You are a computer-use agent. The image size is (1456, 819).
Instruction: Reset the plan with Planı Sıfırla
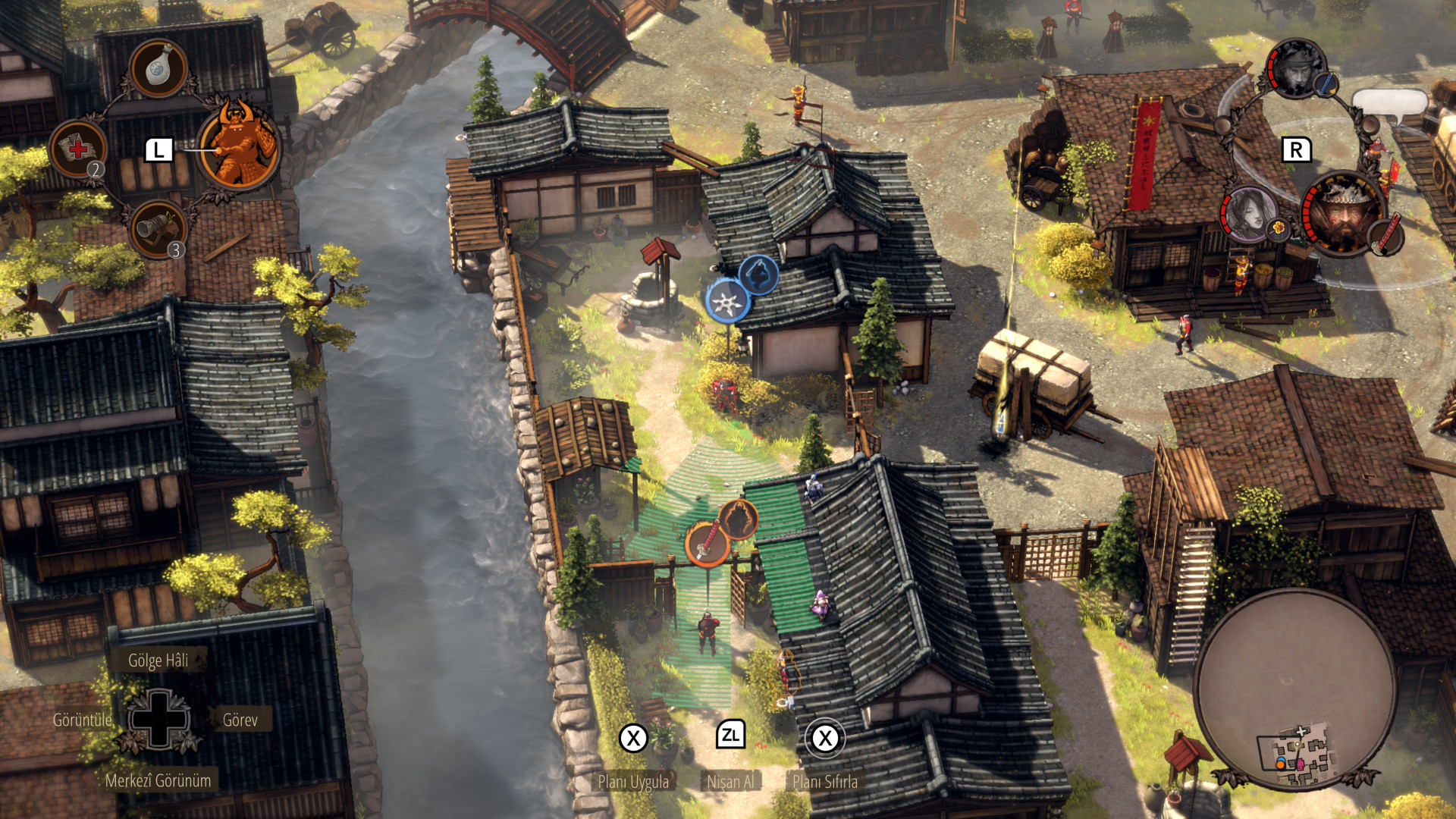coord(825,781)
